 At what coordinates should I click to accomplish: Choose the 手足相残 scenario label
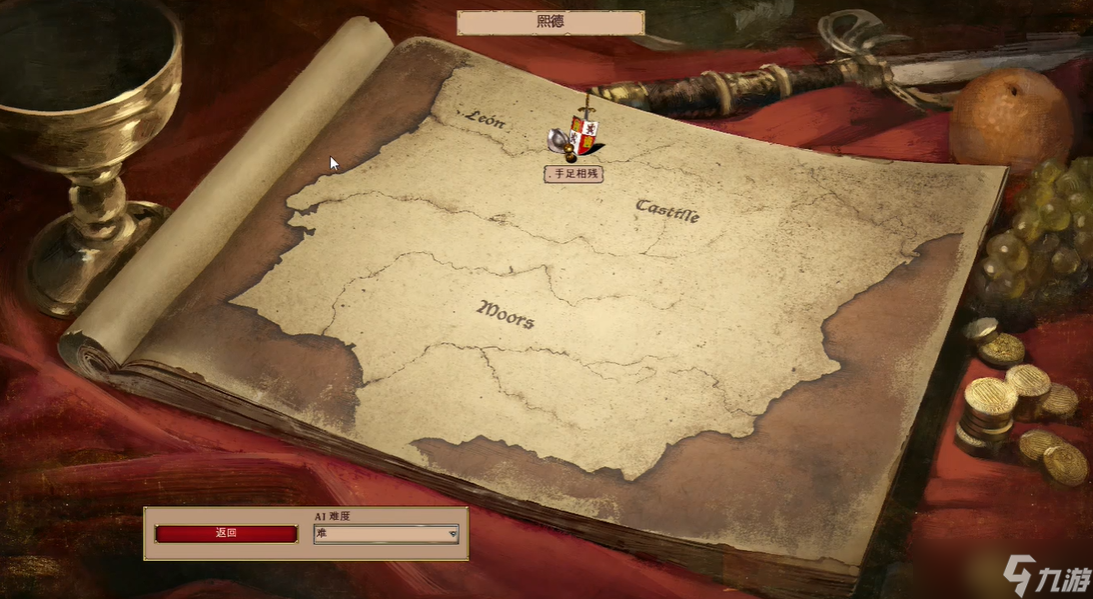(574, 174)
